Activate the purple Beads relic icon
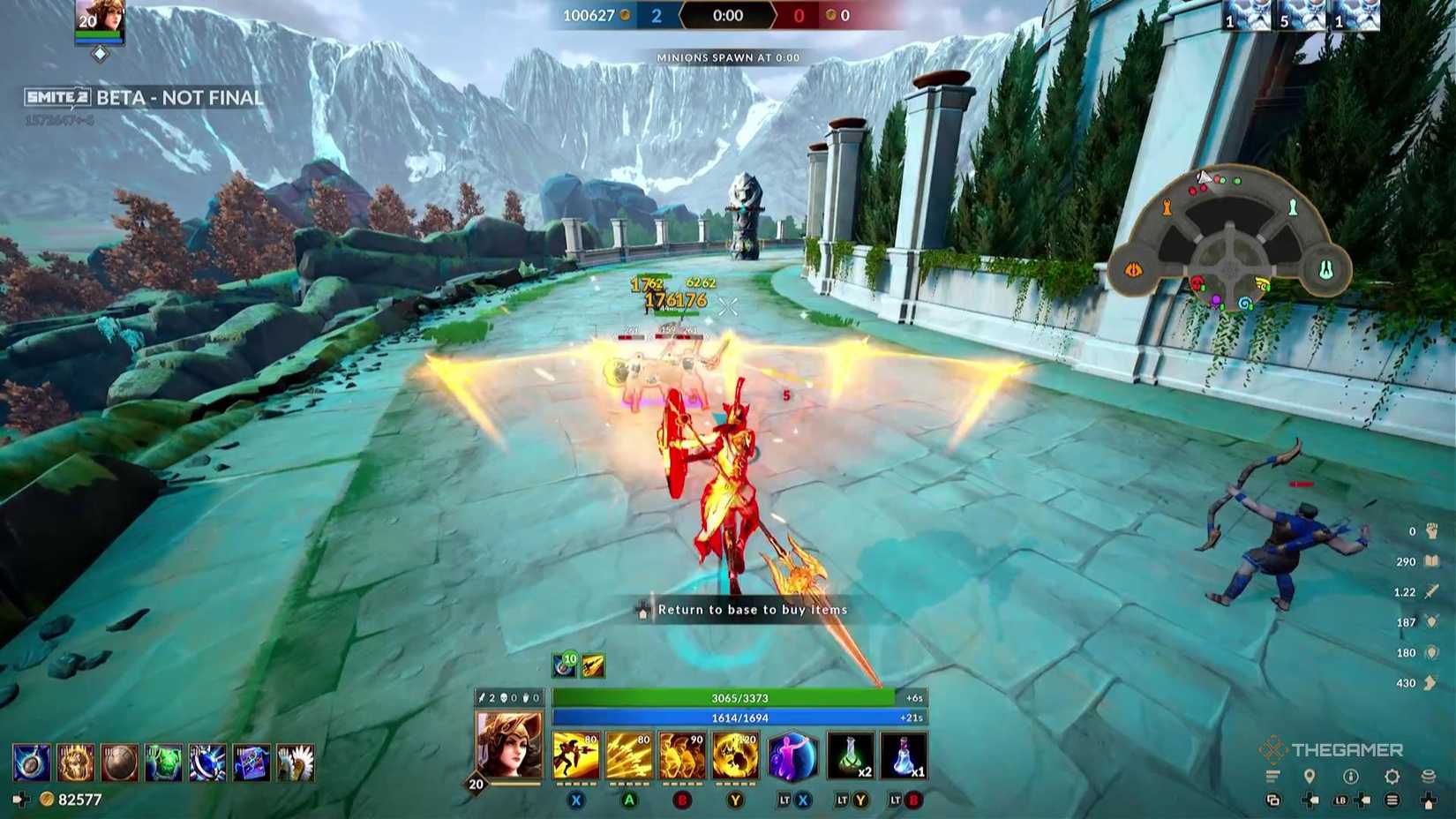 792,757
